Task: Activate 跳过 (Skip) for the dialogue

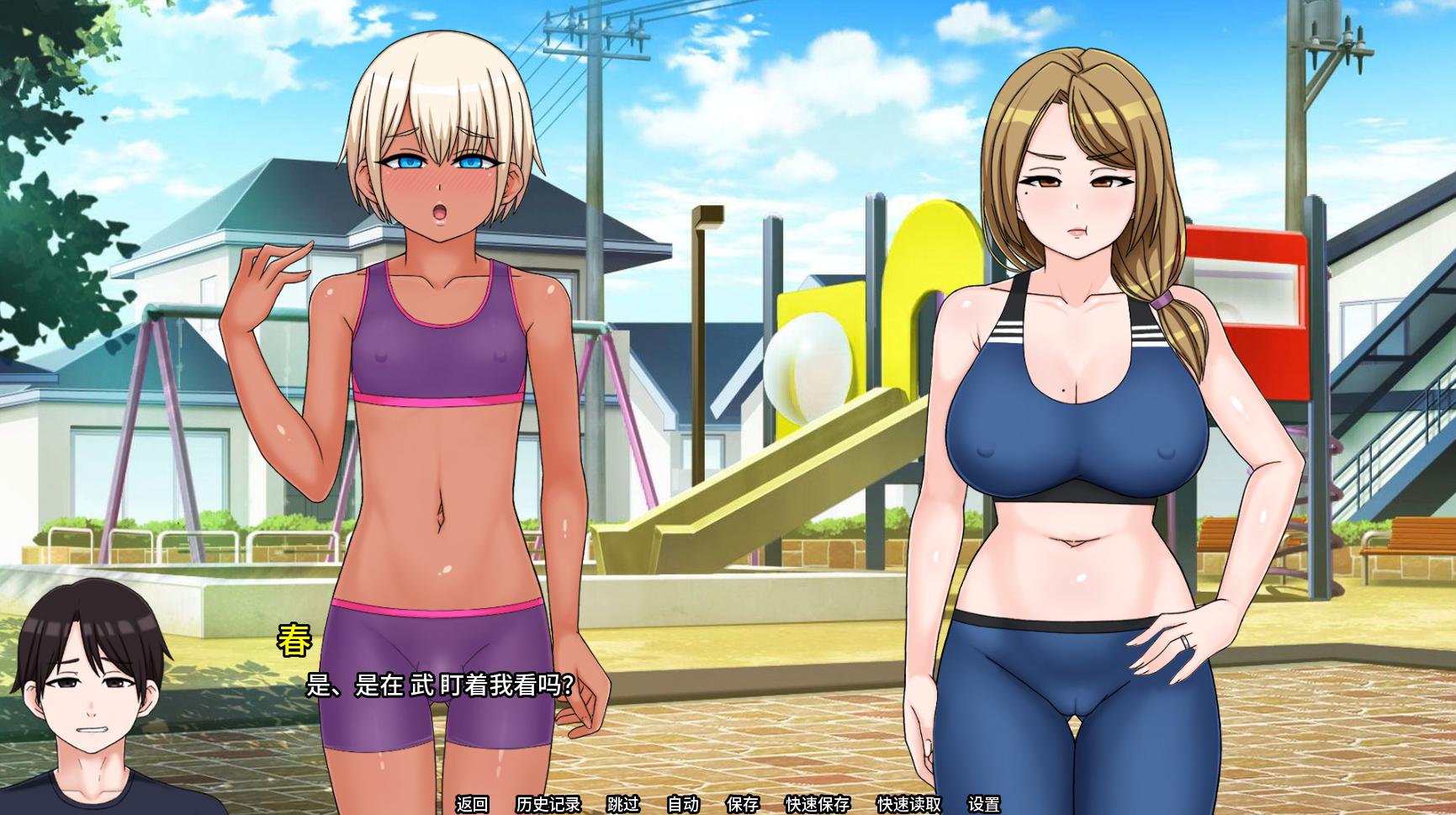Action: point(623,804)
